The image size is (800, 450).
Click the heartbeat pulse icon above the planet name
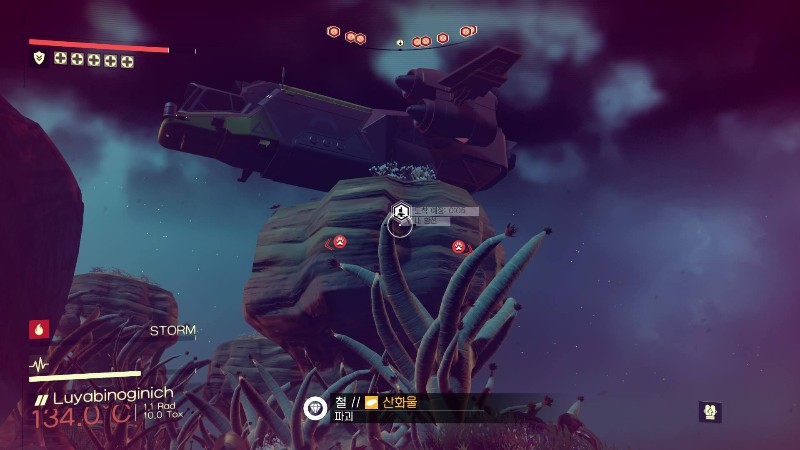point(40,364)
